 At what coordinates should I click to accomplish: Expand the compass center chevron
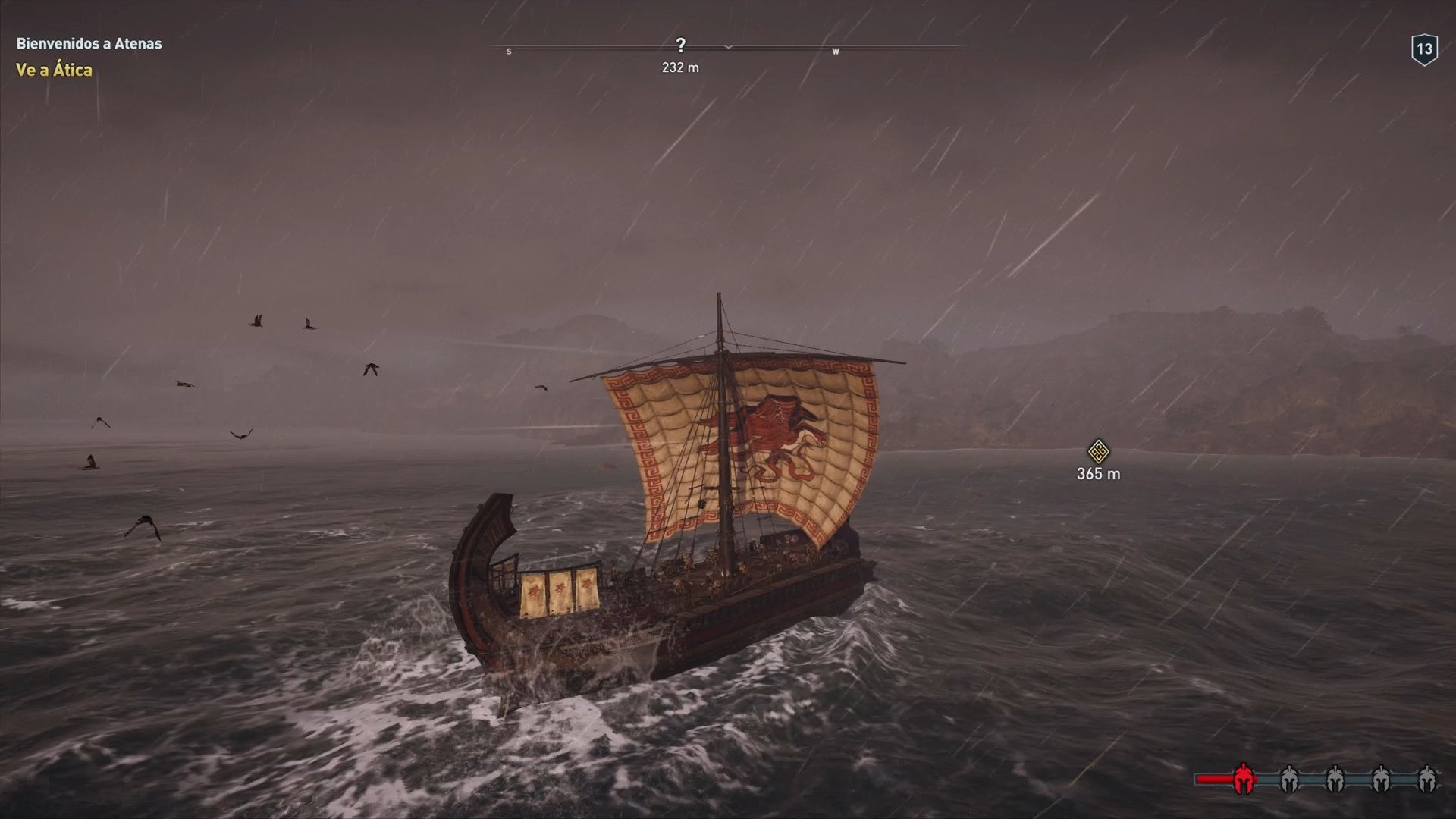(x=726, y=47)
